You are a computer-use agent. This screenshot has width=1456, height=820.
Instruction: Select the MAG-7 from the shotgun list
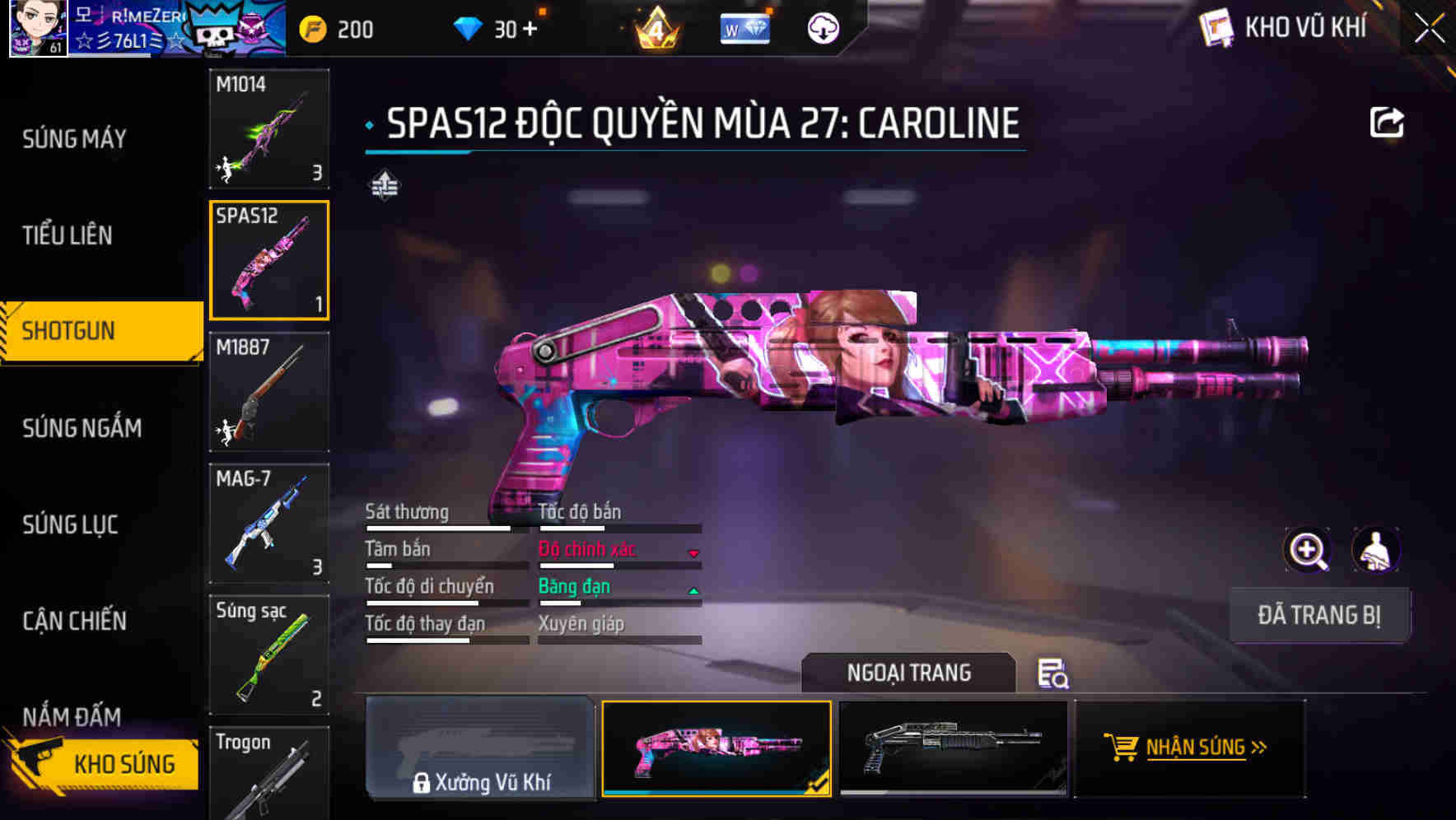[x=268, y=524]
